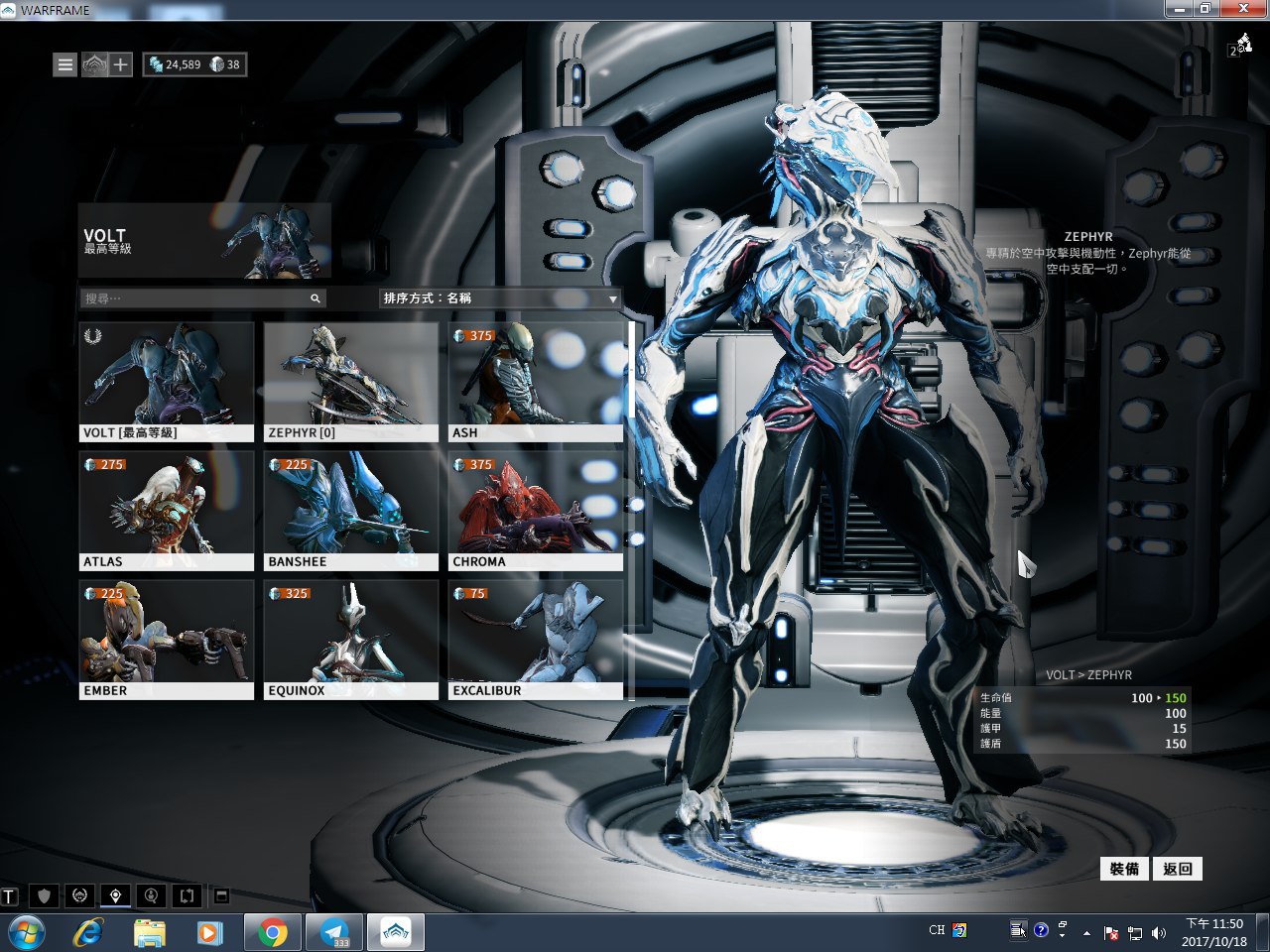The width and height of the screenshot is (1270, 952).
Task: Pick the Atlas warframe tile
Action: (167, 510)
